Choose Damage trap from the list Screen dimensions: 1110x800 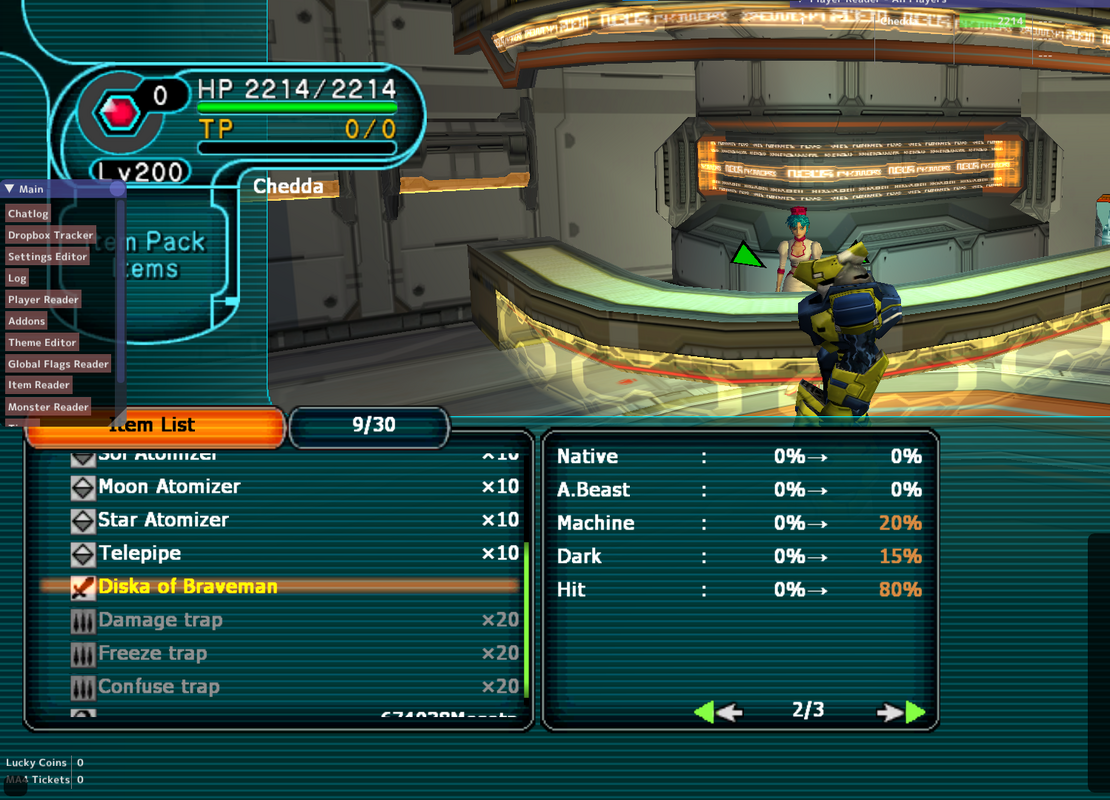tap(159, 620)
